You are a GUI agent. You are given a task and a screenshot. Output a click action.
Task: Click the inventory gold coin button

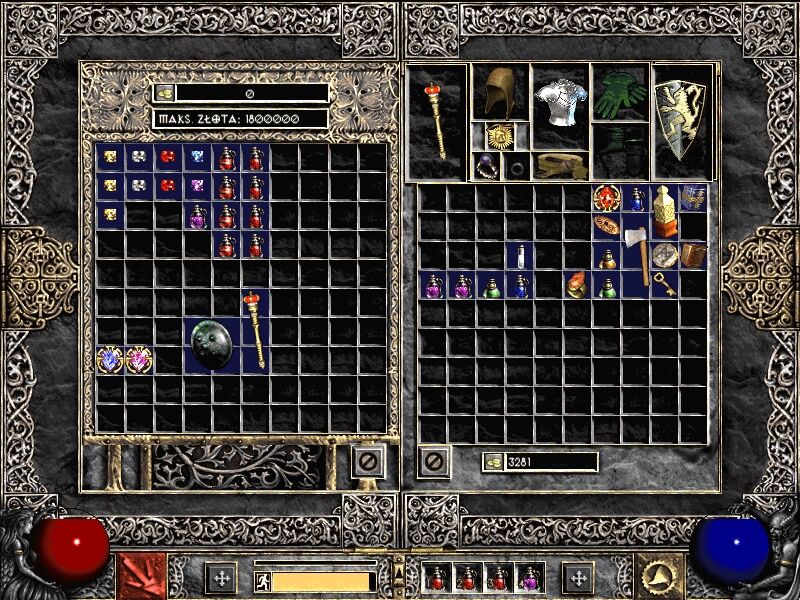point(494,462)
